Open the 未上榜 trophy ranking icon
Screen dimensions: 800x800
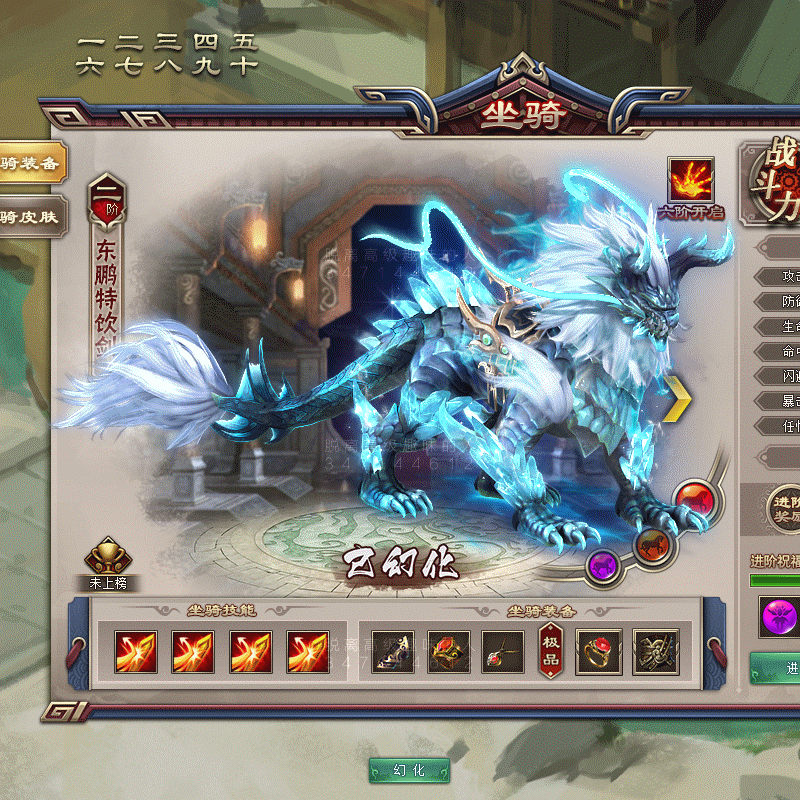[x=108, y=560]
